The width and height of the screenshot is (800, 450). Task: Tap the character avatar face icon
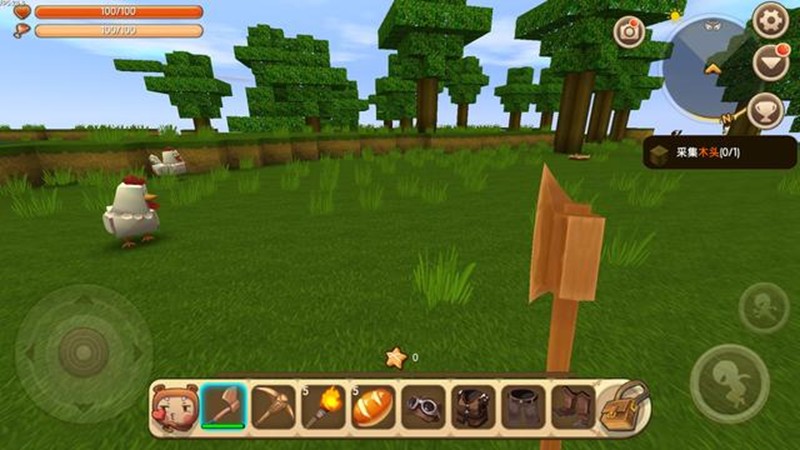click(x=171, y=406)
